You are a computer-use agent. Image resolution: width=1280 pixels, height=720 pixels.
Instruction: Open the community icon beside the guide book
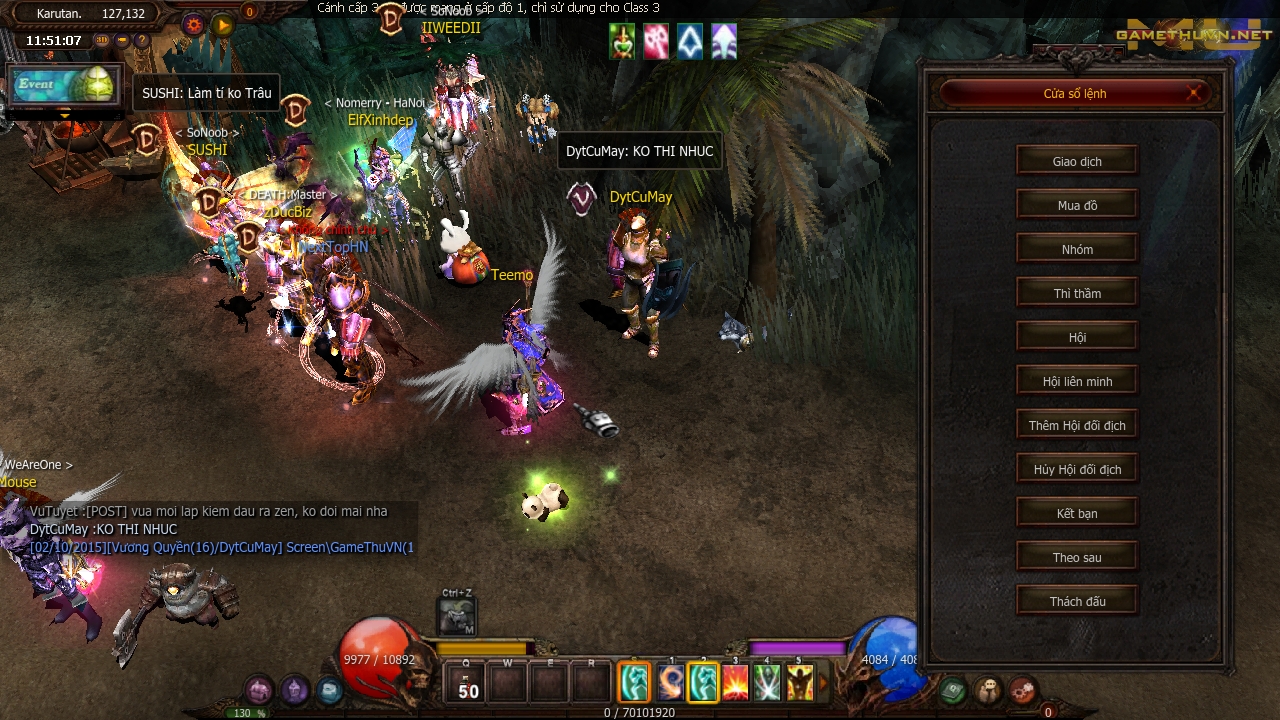tap(987, 691)
